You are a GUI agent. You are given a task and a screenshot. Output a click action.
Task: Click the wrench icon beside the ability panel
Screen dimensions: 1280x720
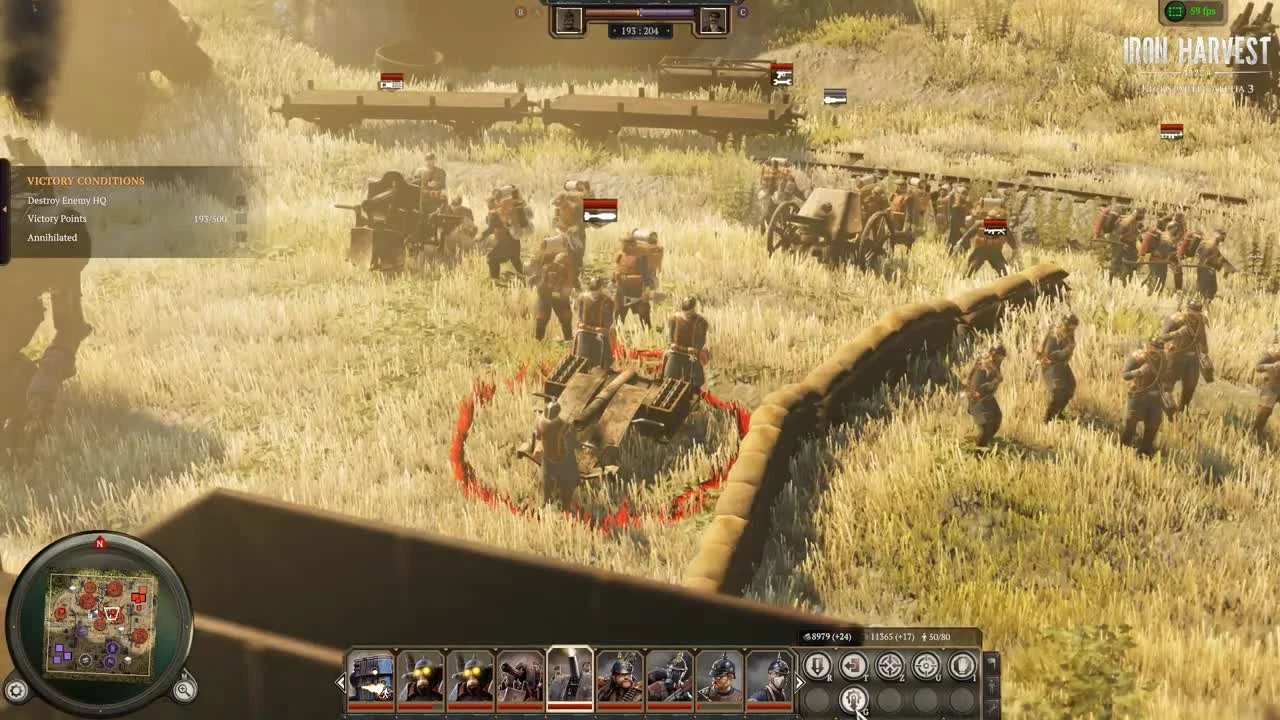pos(991,707)
